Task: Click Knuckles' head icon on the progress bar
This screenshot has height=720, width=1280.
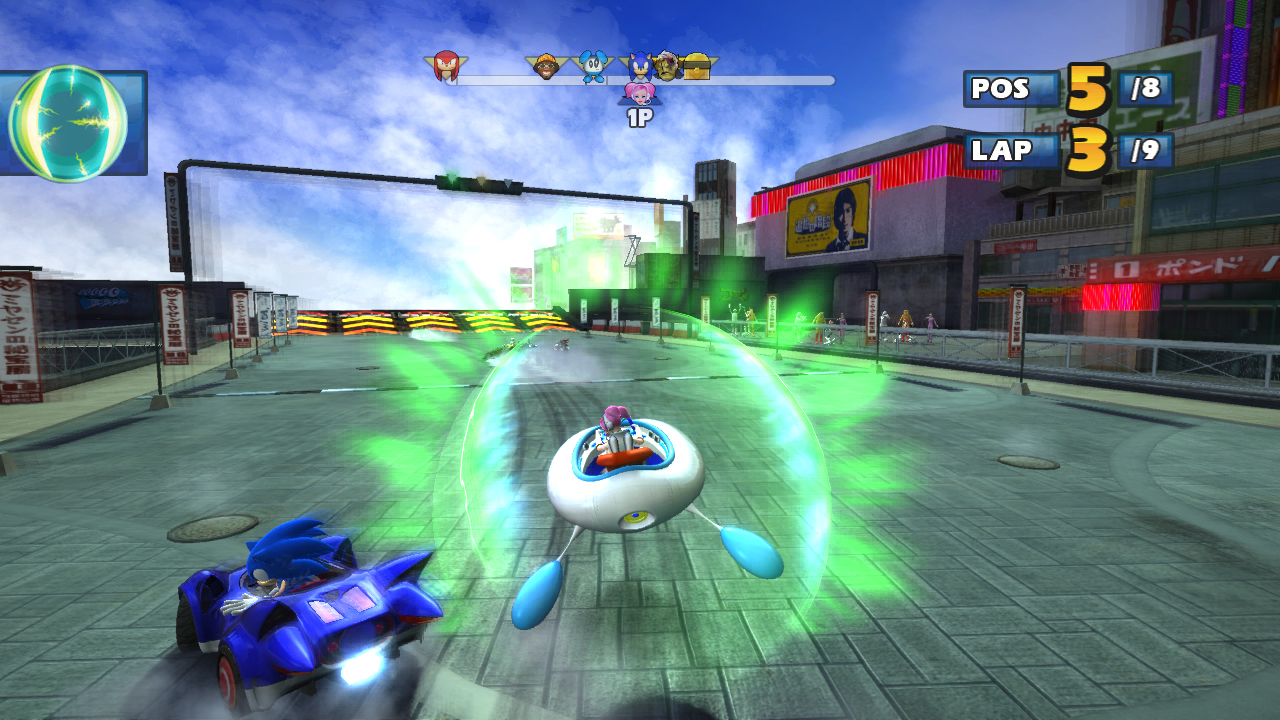Action: pyautogui.click(x=445, y=65)
